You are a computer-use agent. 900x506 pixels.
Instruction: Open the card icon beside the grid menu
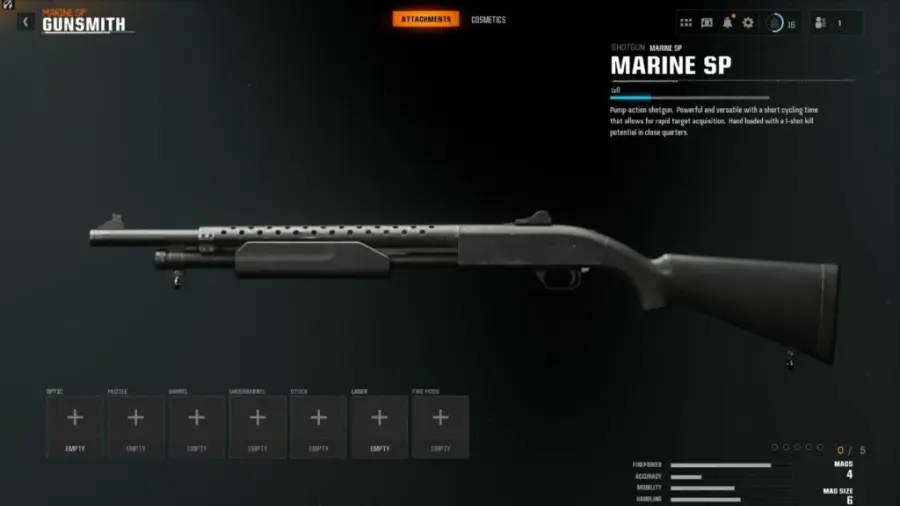[707, 23]
